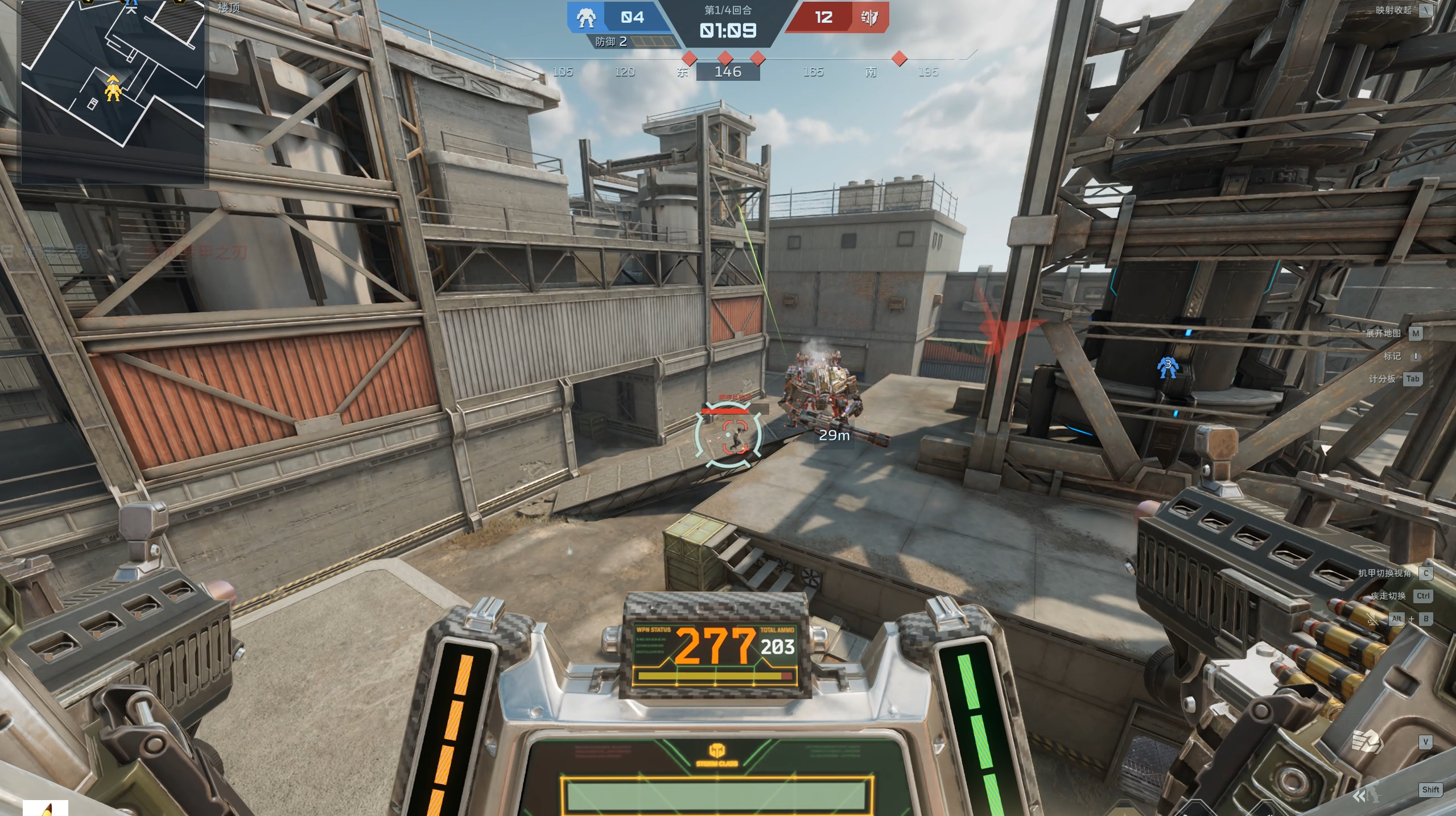
Task: Toggle the muted microphone icon
Action: [x=1372, y=619]
